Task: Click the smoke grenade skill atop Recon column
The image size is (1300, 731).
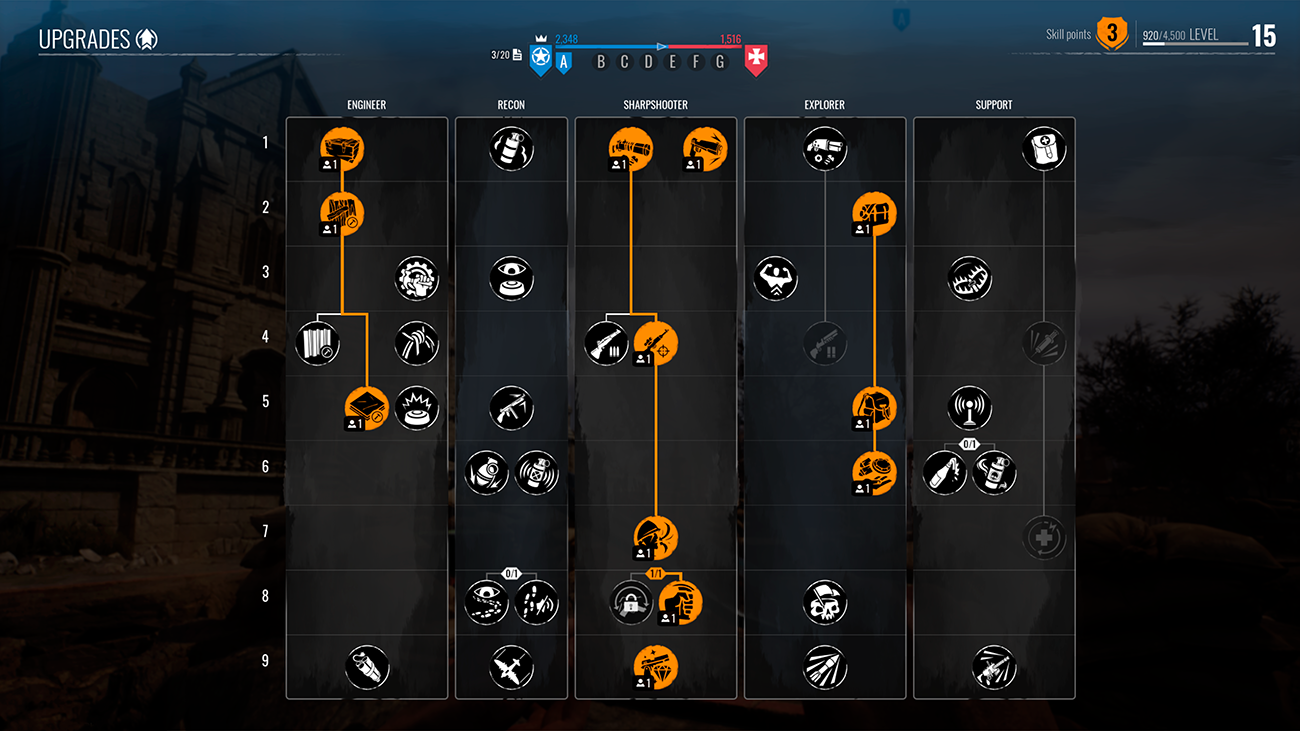Action: pos(511,147)
